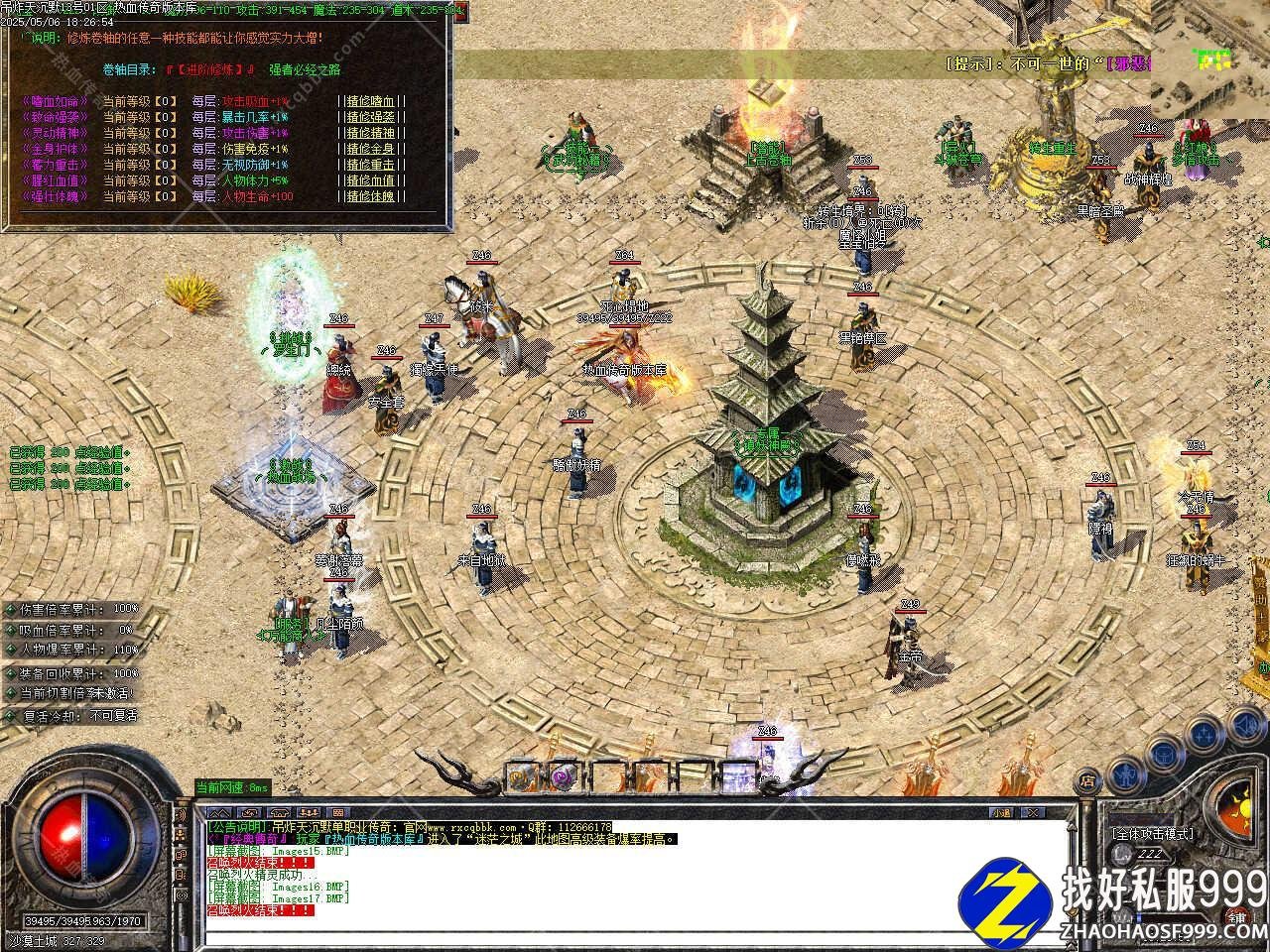Click the 小退 button on chat bar
Screen dimensions: 1270x952
[x=999, y=812]
